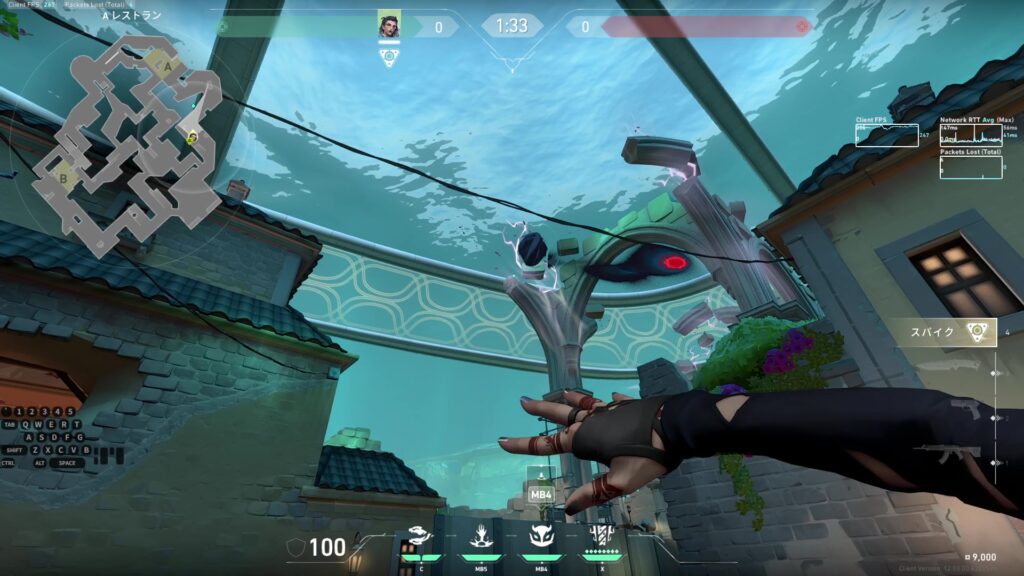Trigger the ultimate ability icon labeled X

pyautogui.click(x=601, y=536)
